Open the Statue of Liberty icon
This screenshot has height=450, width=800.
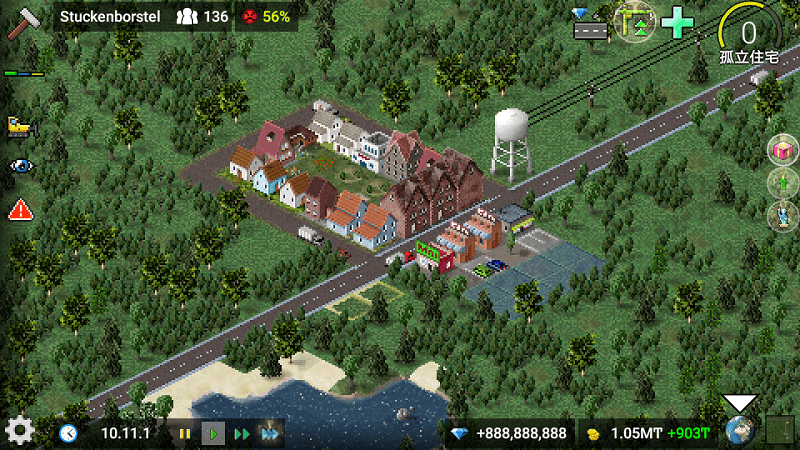coord(782,215)
